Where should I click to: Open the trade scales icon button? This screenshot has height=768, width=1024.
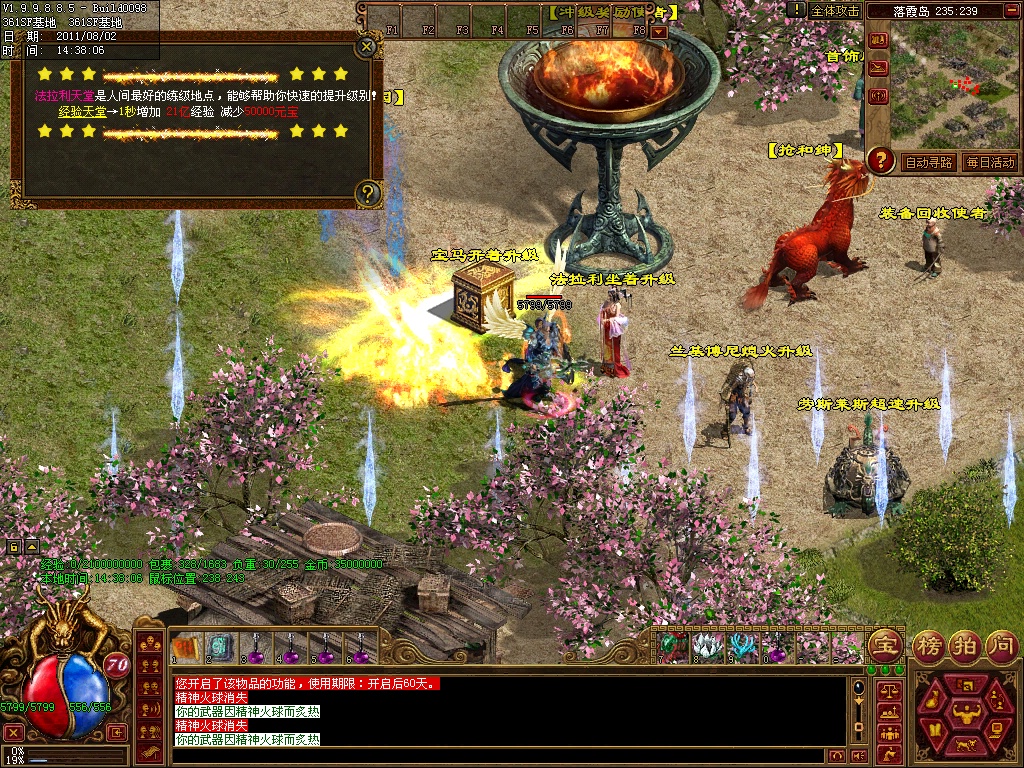(x=887, y=690)
